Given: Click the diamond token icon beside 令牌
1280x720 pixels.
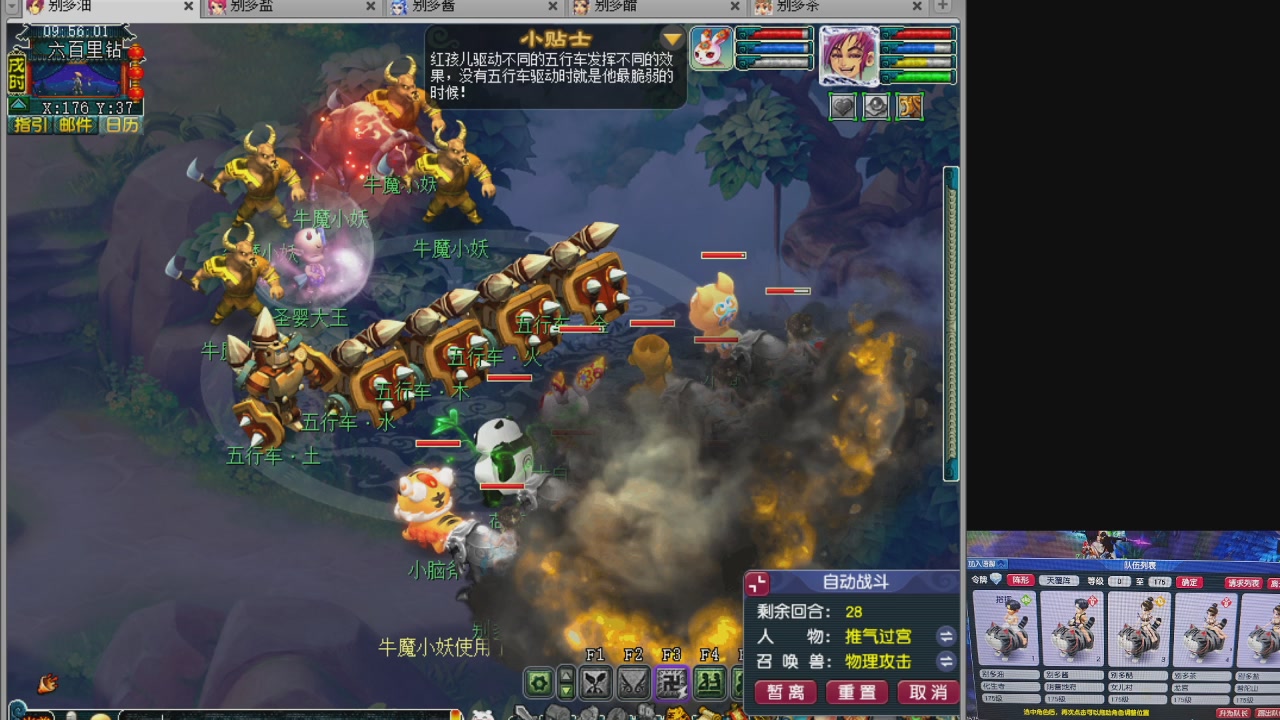Looking at the screenshot, I should tap(995, 579).
